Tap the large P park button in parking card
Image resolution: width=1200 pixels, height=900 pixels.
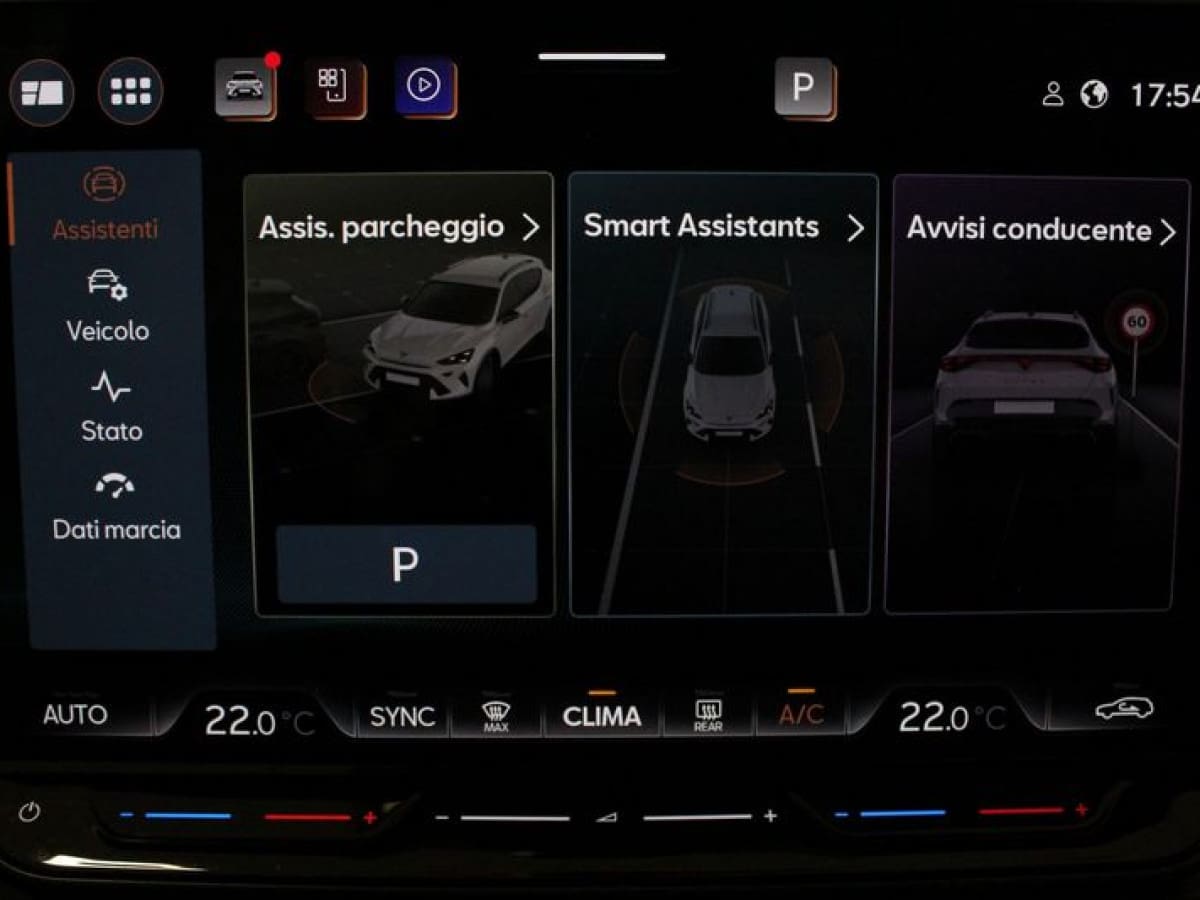[x=405, y=565]
